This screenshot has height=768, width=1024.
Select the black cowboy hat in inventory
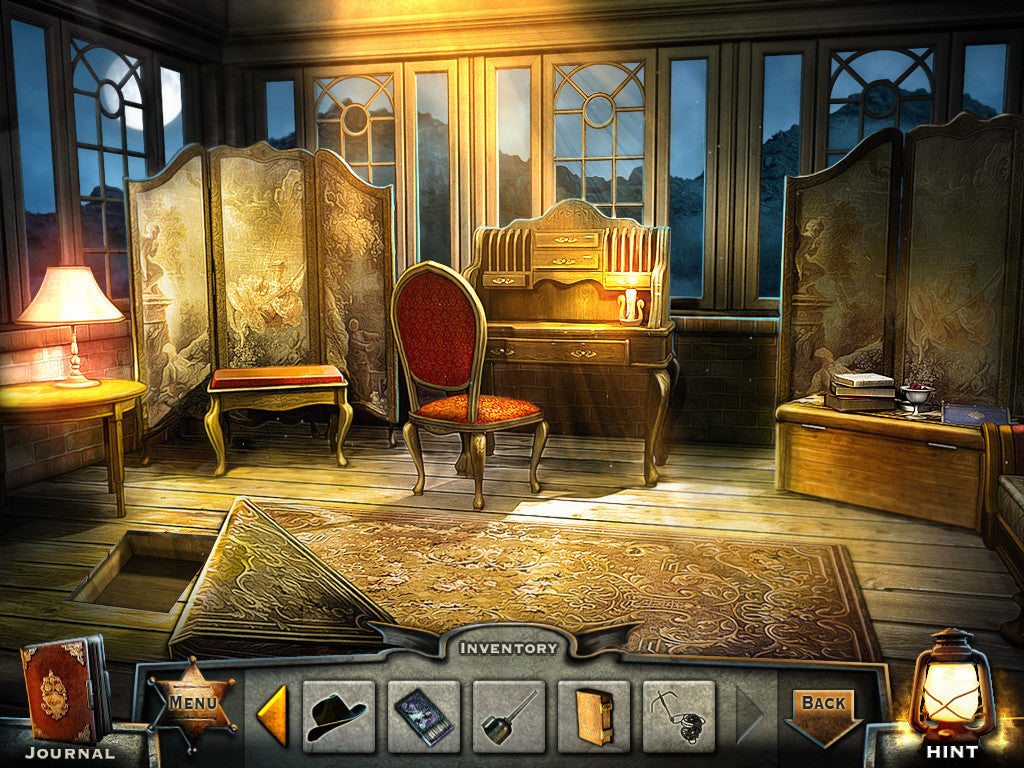point(338,716)
